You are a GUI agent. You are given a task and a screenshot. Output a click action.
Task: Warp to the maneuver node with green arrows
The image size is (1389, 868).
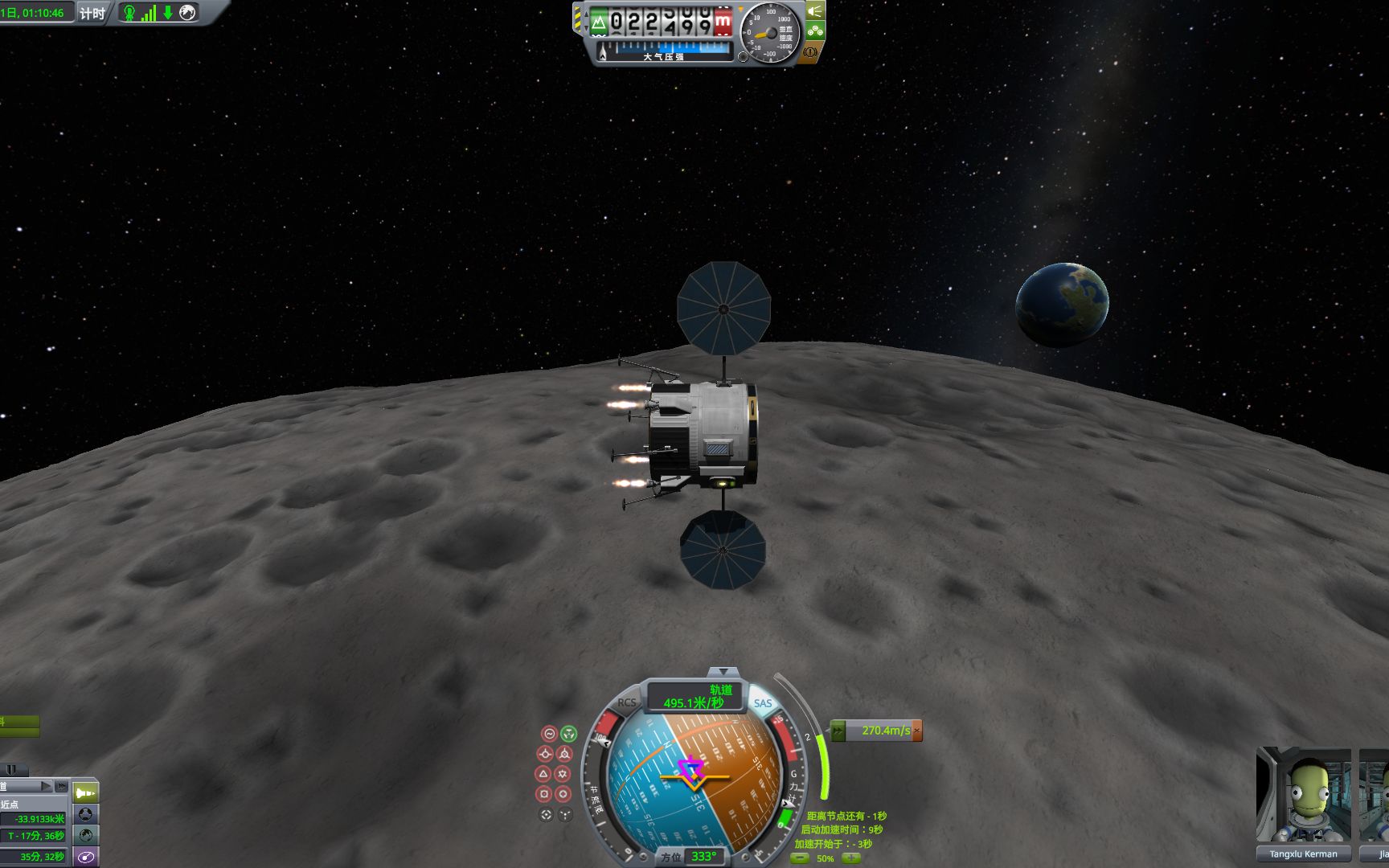pos(838,731)
